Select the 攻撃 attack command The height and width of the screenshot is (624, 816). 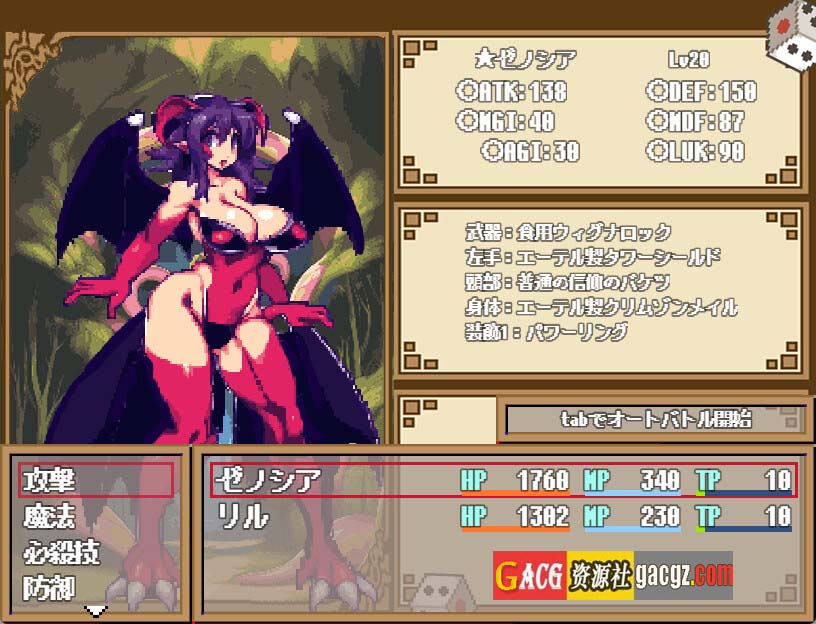pos(96,480)
